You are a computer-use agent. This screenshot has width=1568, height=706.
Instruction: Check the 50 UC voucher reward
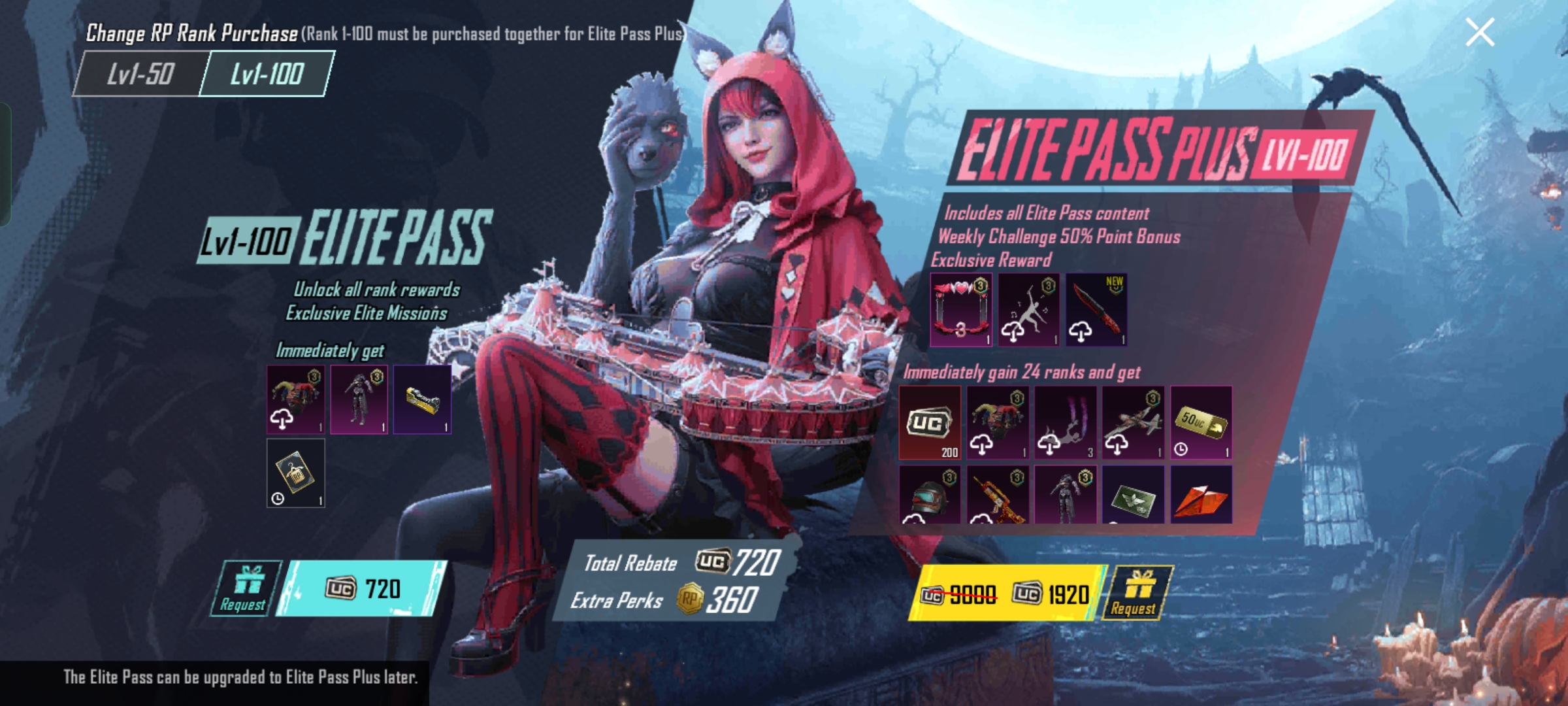tap(1201, 423)
